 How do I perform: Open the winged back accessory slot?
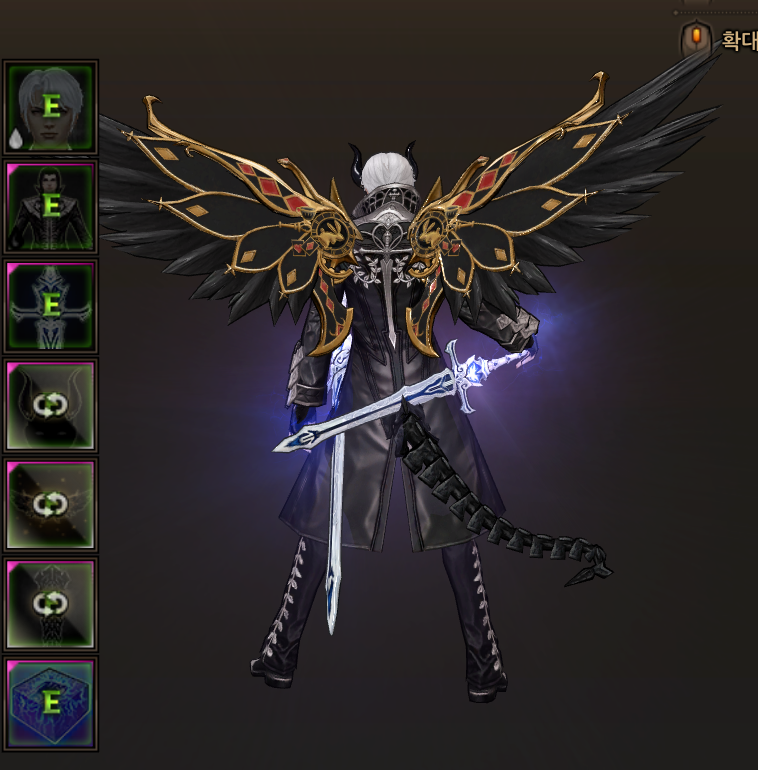(51, 505)
